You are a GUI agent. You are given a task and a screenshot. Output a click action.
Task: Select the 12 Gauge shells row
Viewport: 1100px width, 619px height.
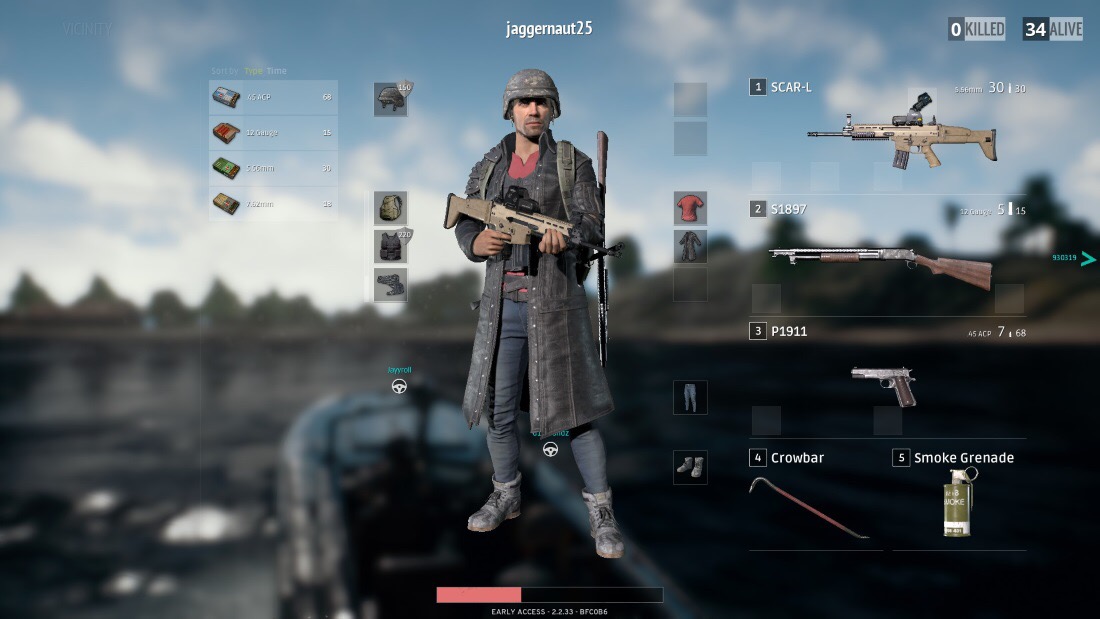(273, 132)
